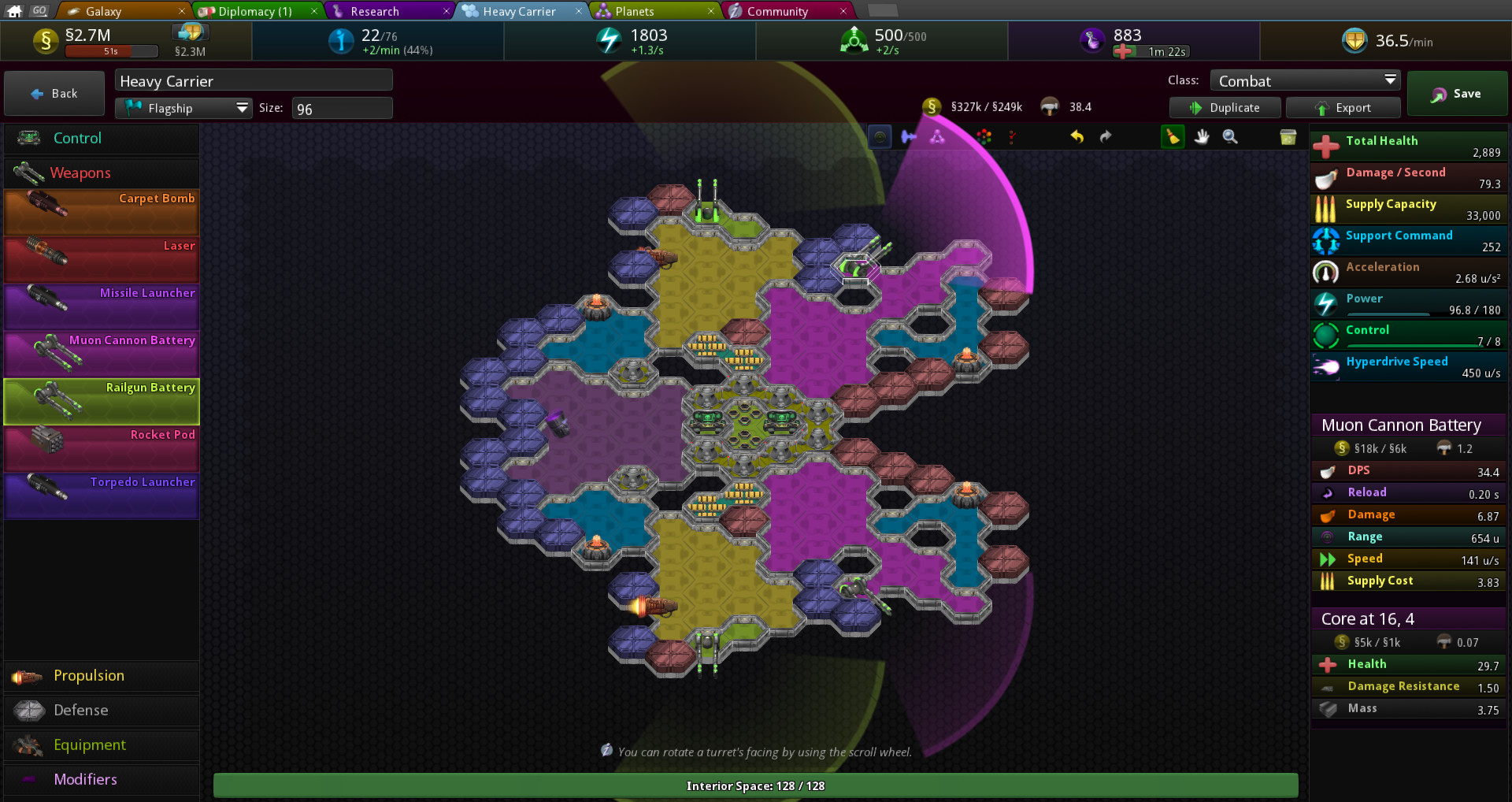The image size is (1512, 802).
Task: Click the undo arrow in the editor toolbar
Action: pyautogui.click(x=1077, y=136)
